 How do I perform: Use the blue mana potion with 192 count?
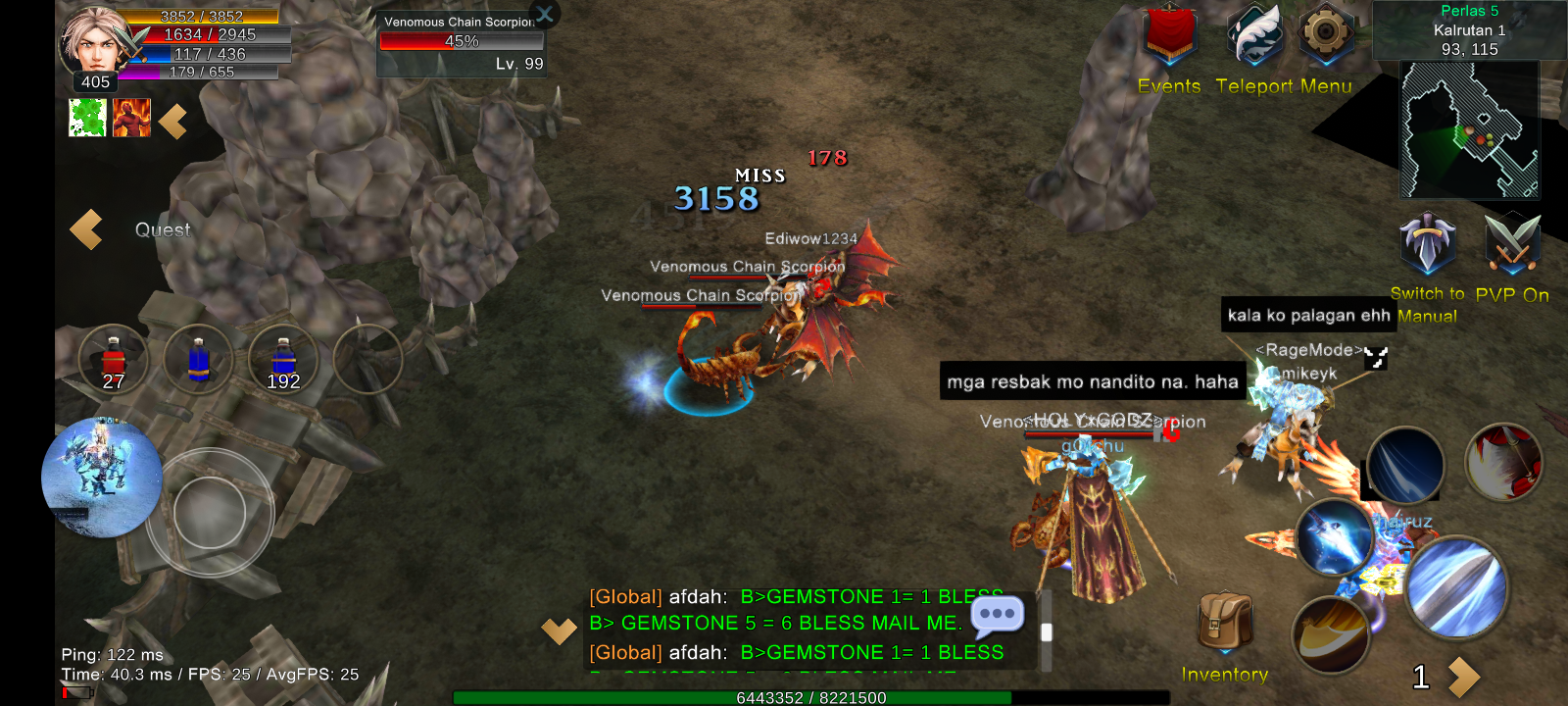pyautogui.click(x=283, y=360)
